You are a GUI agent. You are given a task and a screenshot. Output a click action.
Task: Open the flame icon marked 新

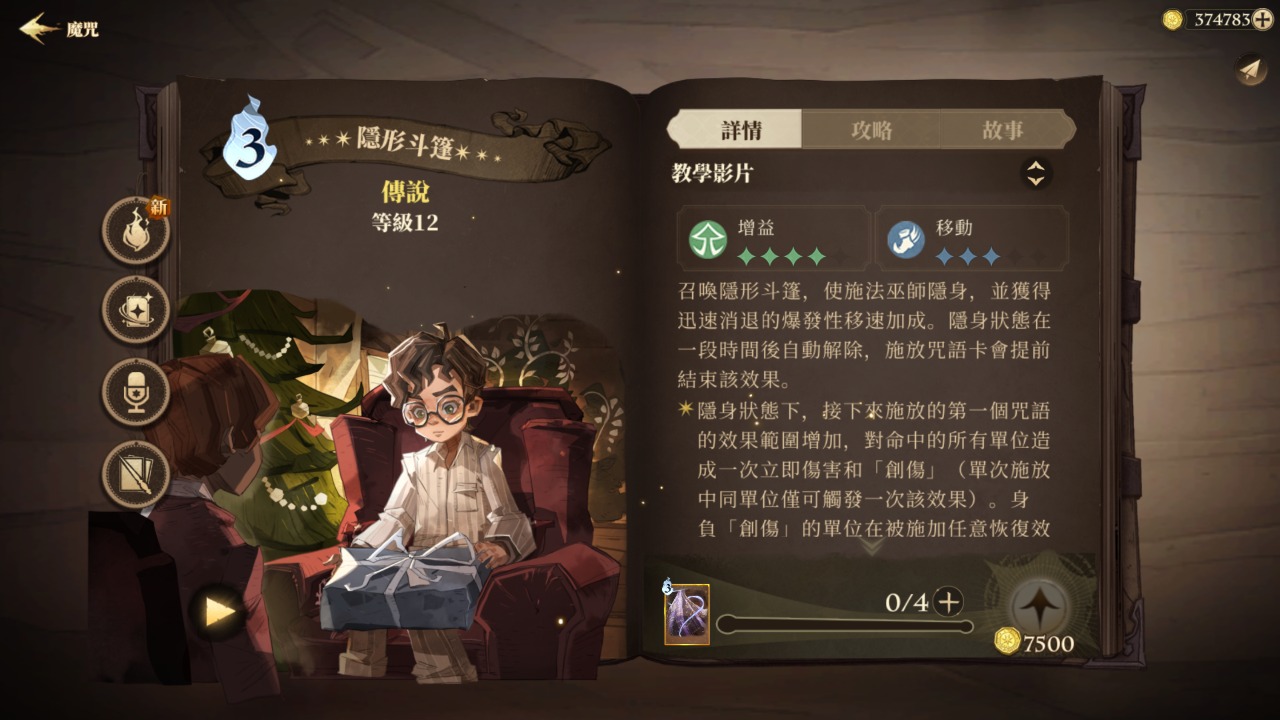pyautogui.click(x=135, y=231)
